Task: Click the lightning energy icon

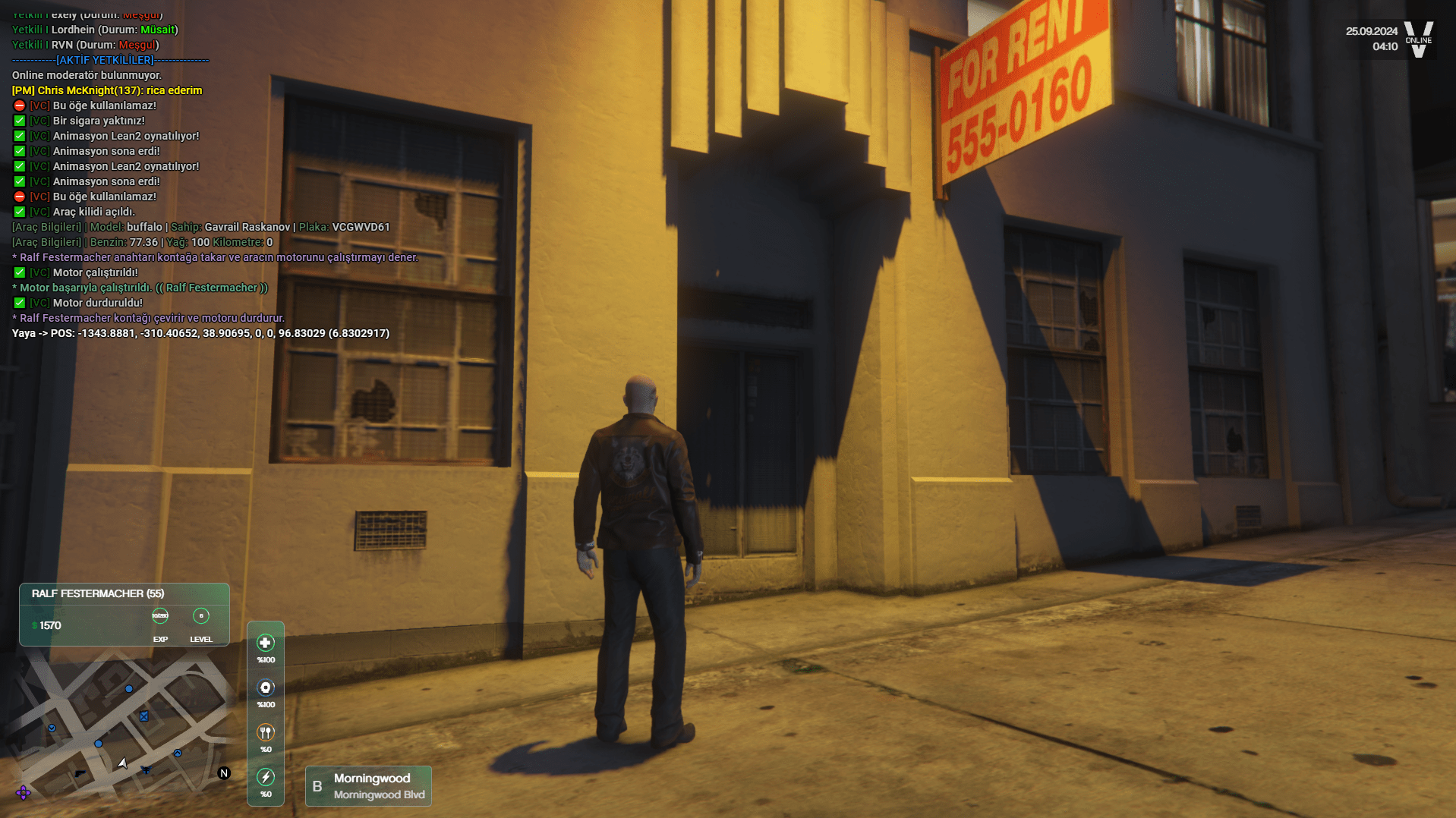Action: tap(265, 777)
